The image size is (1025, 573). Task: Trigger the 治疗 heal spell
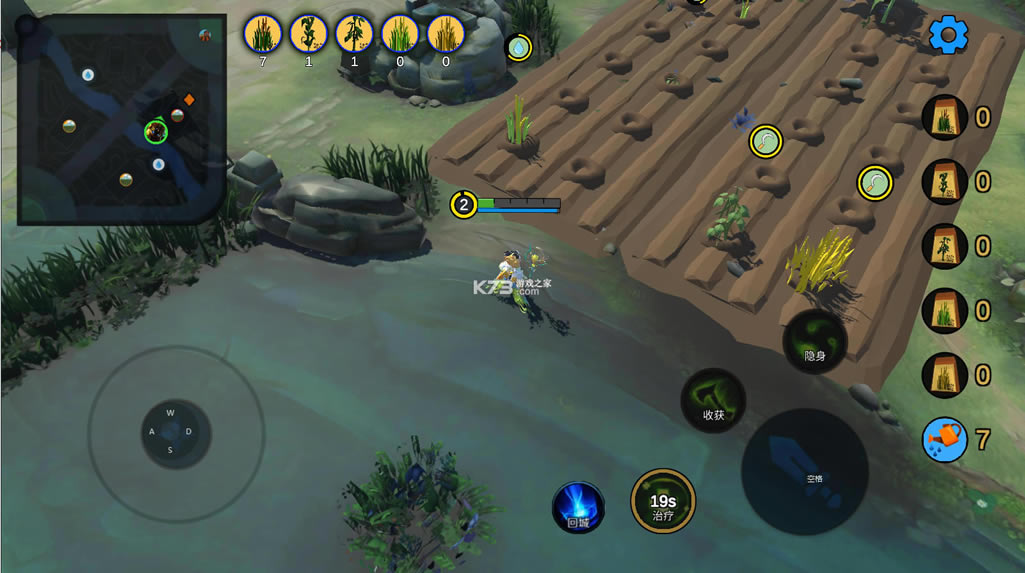coord(663,501)
